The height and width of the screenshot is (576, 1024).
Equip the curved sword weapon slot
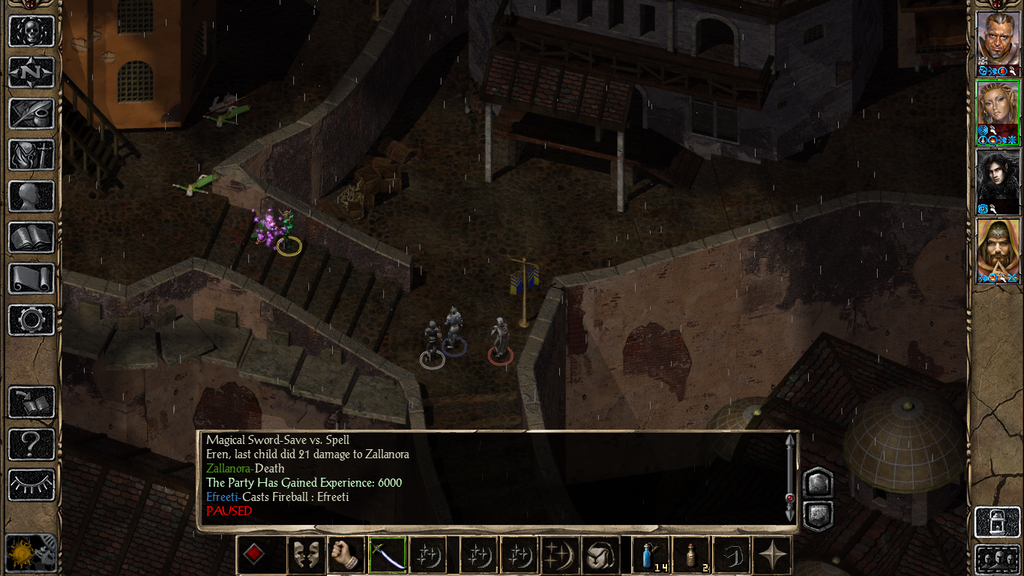pyautogui.click(x=387, y=555)
